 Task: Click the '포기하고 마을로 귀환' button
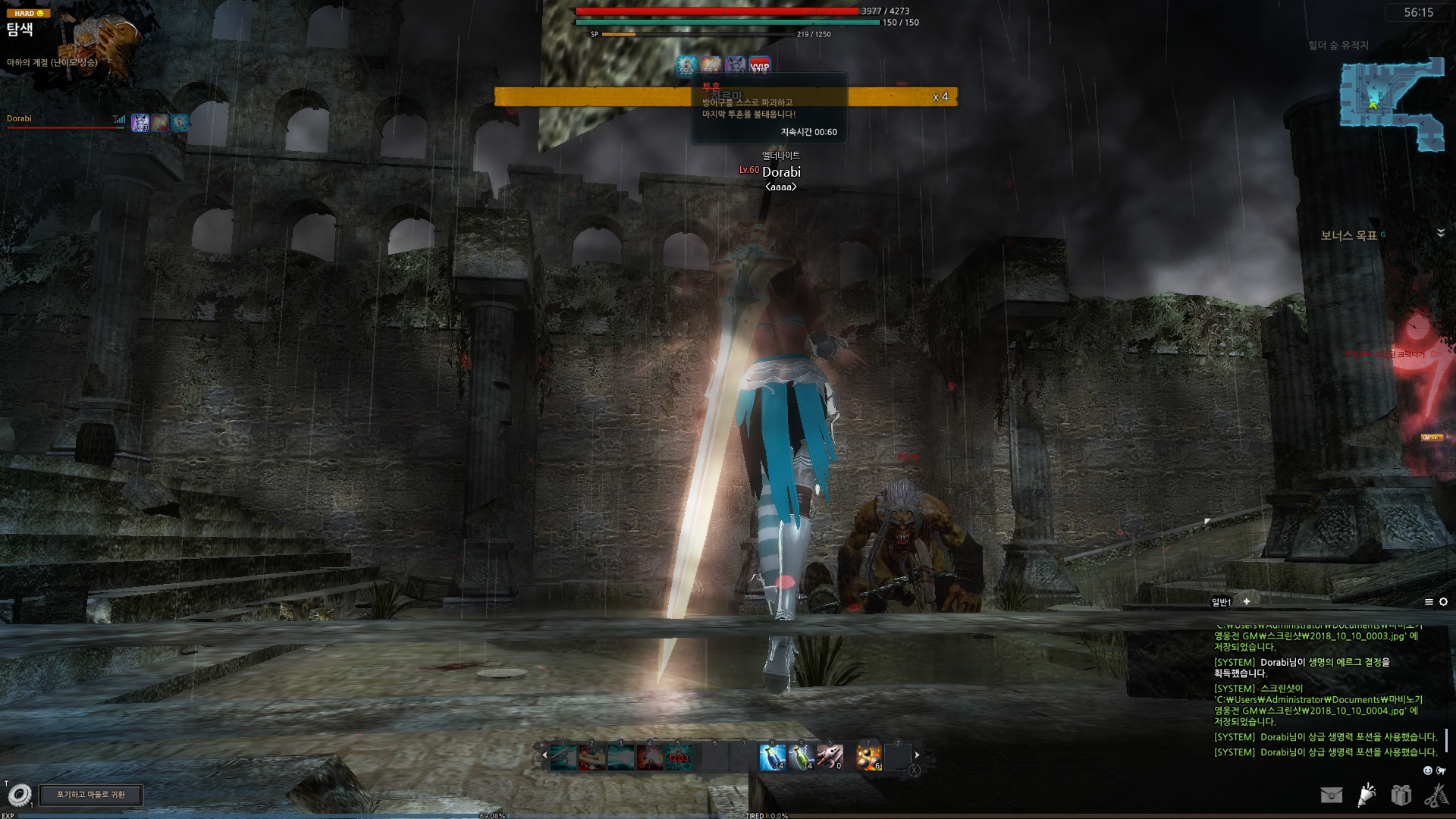91,795
